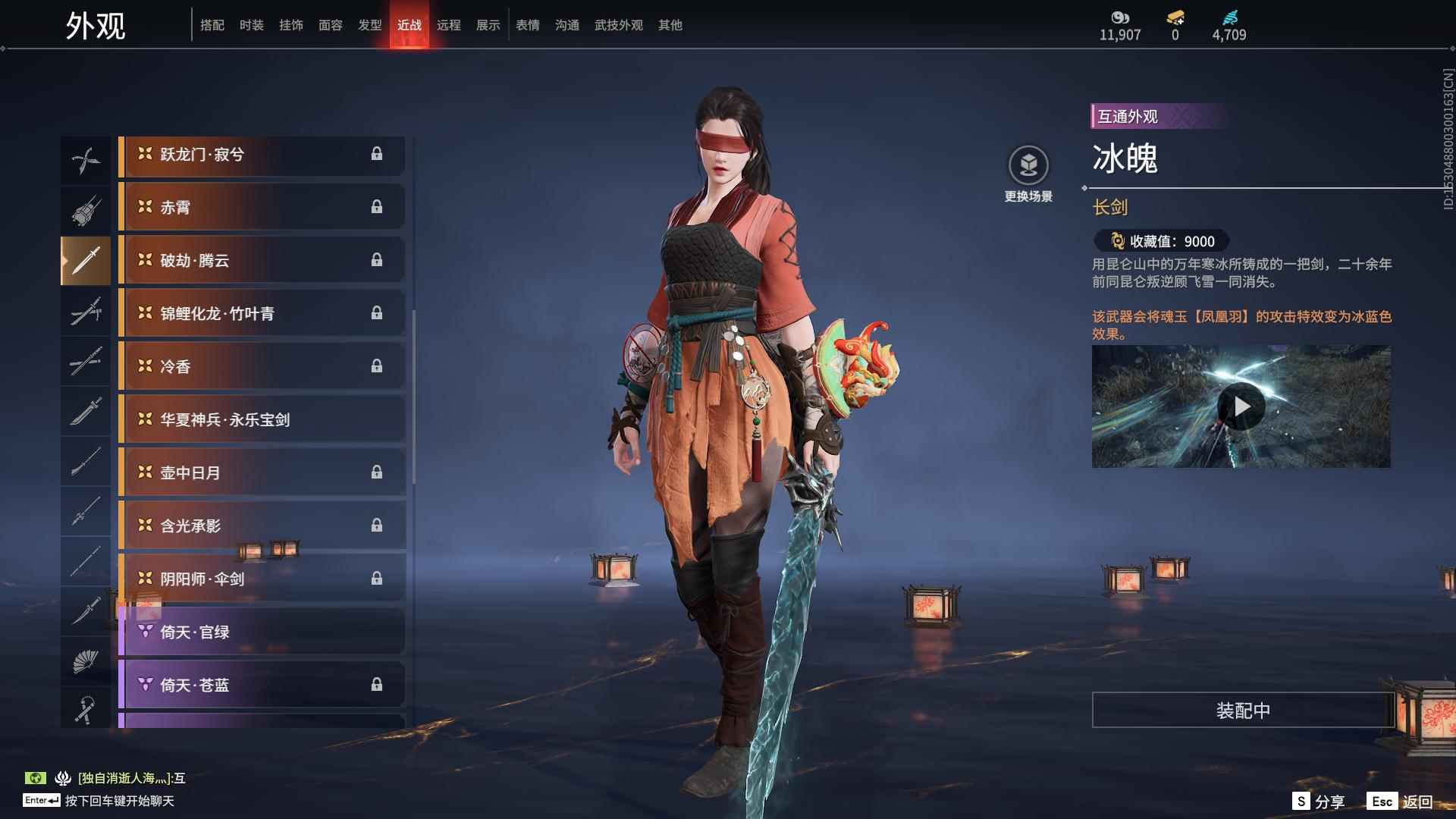Viewport: 1456px width, 819px height.
Task: Select the 发型 tab
Action: (x=369, y=25)
